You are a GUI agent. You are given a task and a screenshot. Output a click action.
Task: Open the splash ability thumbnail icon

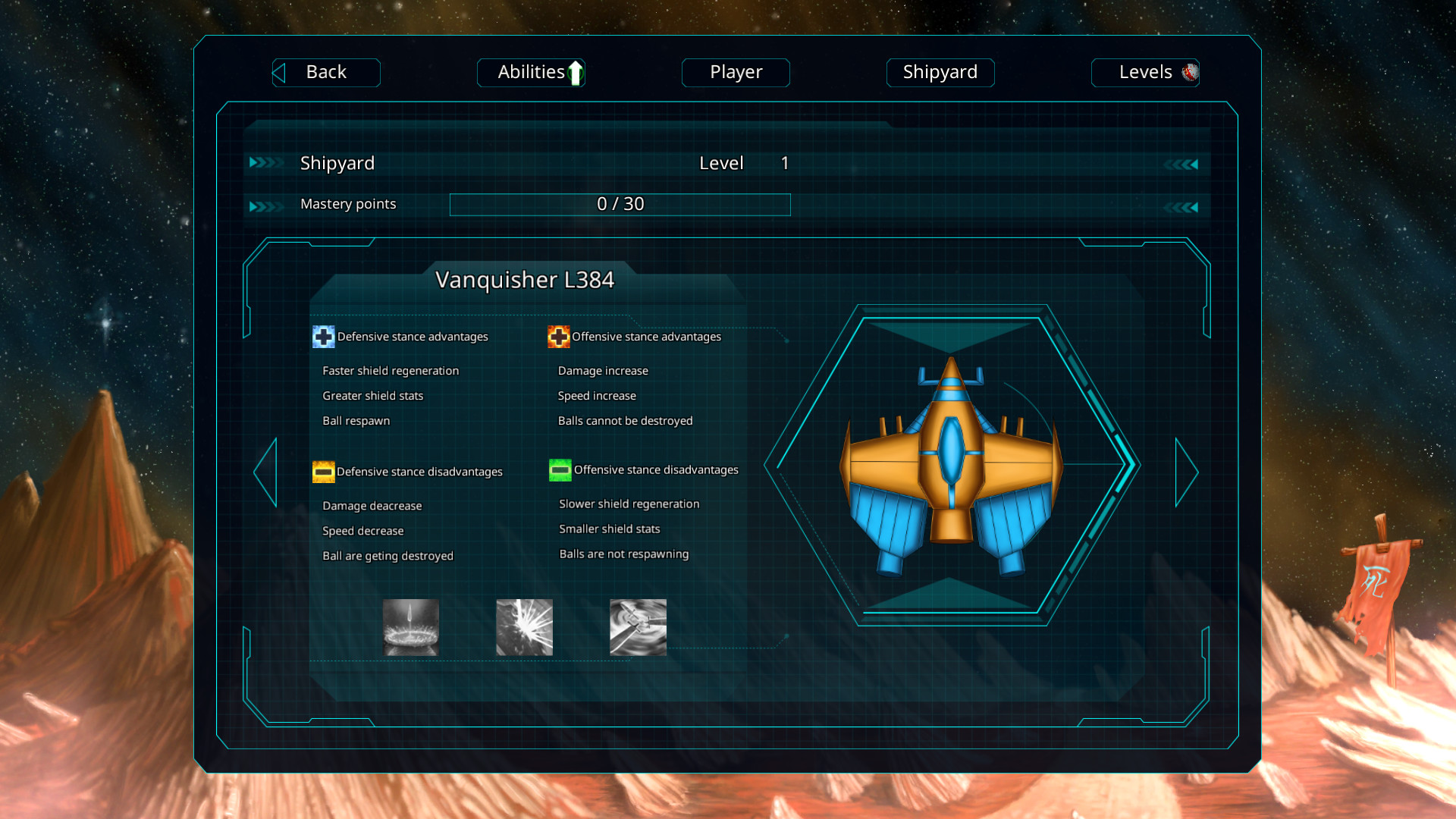[x=410, y=627]
